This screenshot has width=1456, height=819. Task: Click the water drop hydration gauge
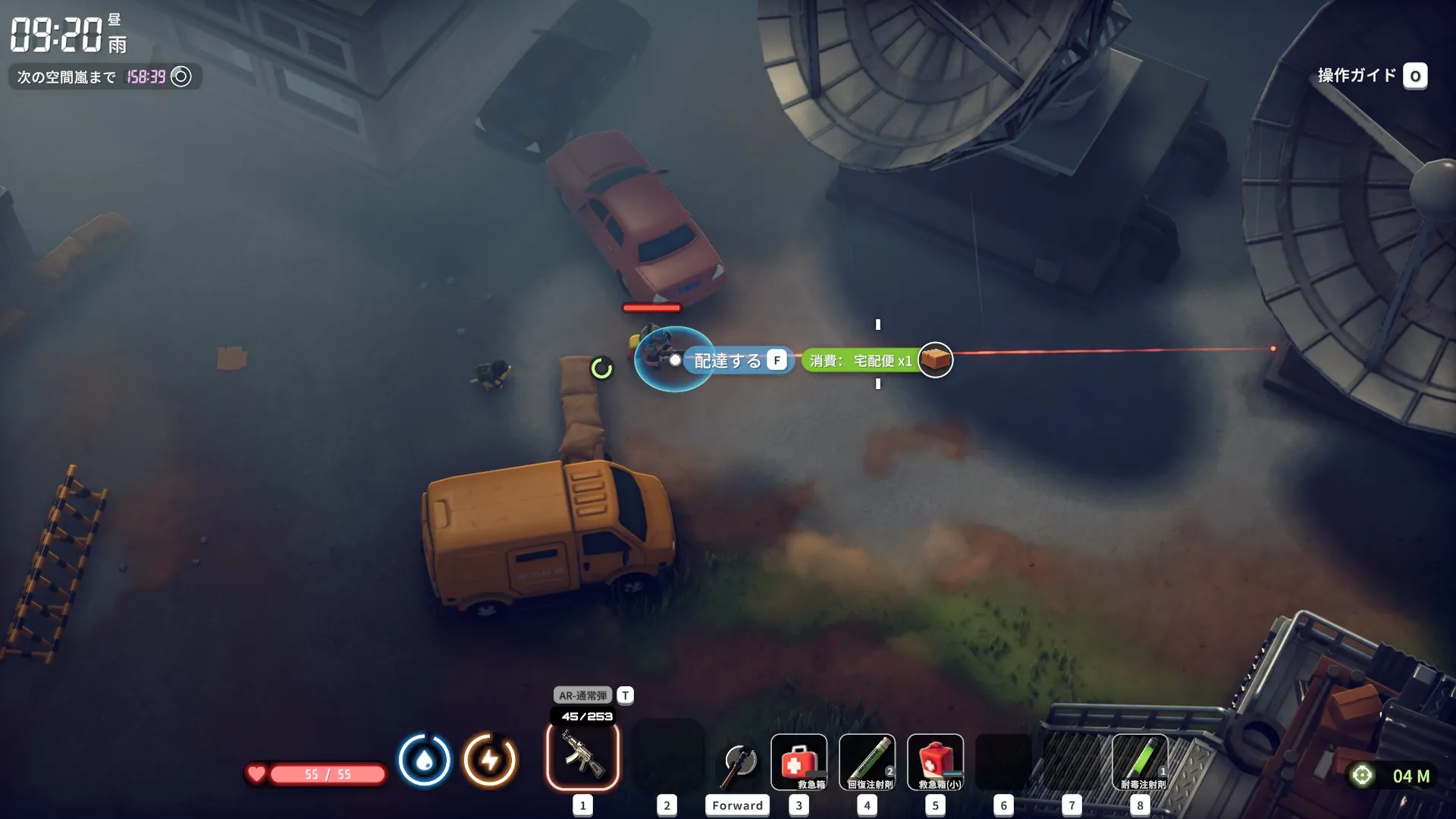tap(424, 760)
